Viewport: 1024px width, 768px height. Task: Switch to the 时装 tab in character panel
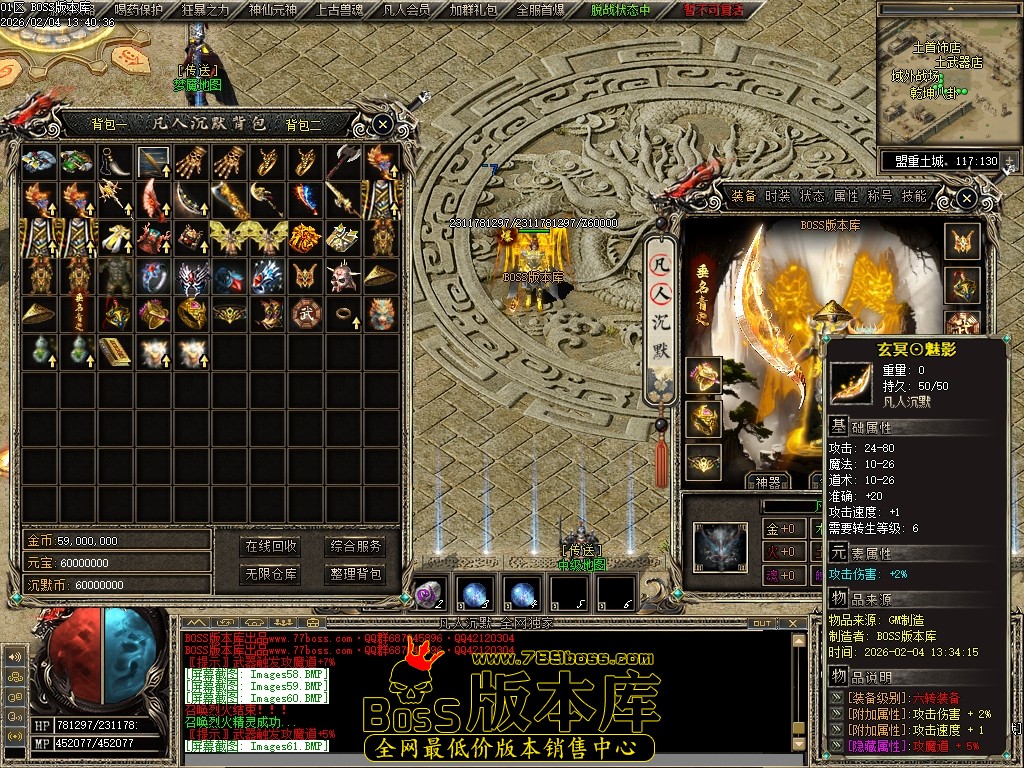click(777, 196)
